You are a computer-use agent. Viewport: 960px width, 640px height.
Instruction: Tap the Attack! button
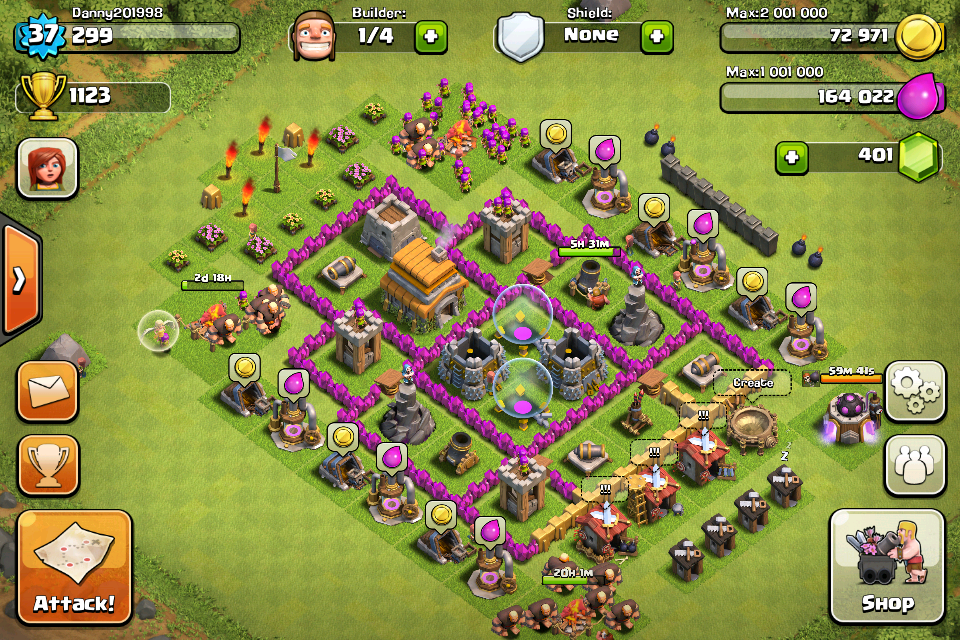[x=74, y=567]
